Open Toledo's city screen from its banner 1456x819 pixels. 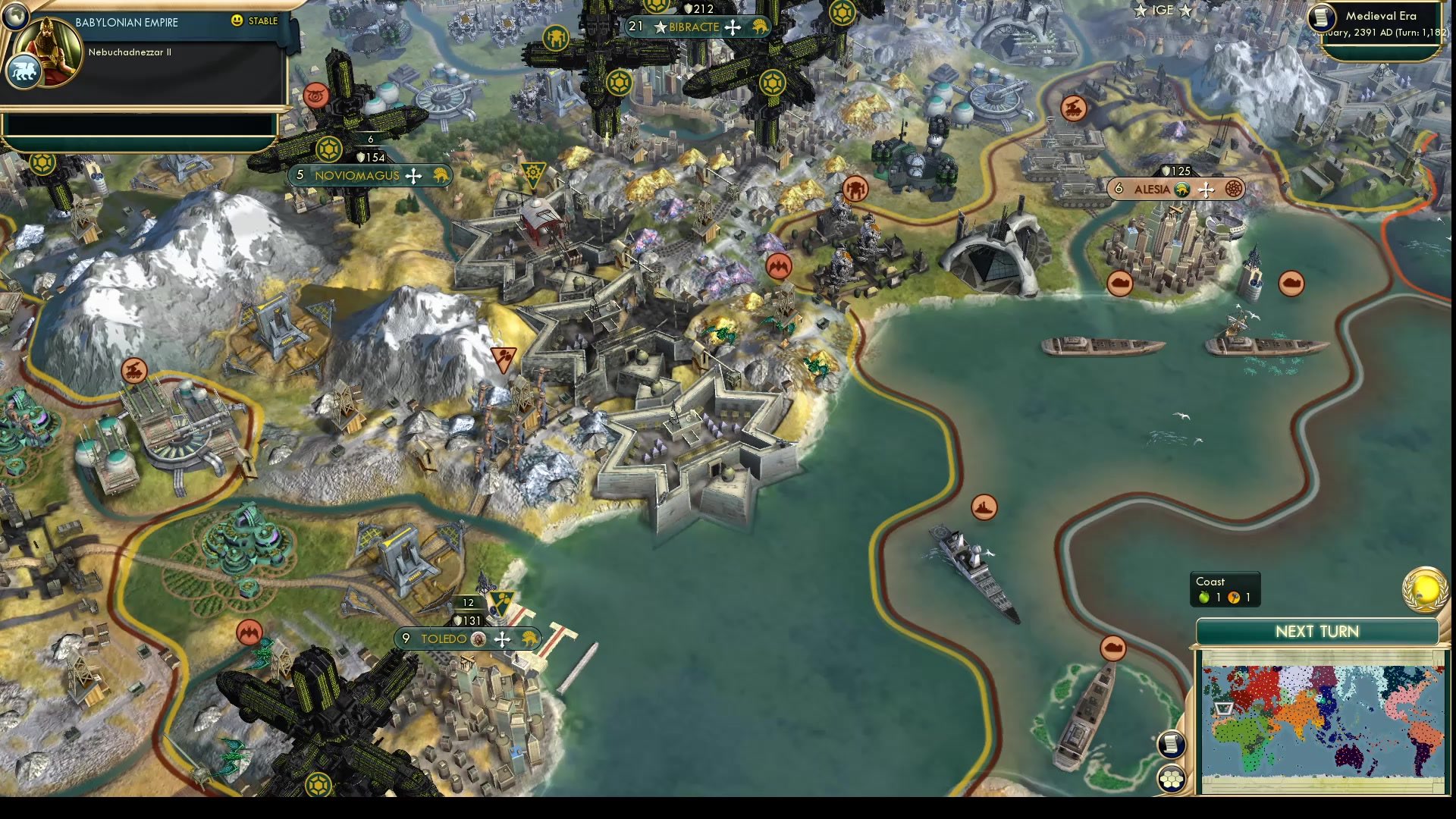tap(444, 639)
